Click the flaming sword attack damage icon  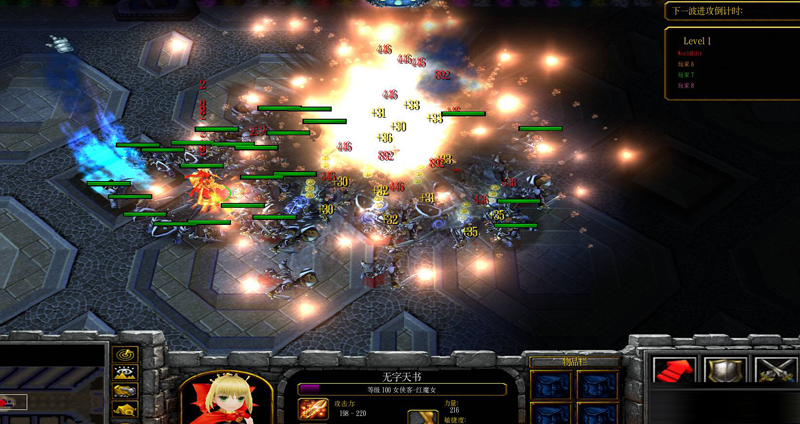(x=312, y=409)
